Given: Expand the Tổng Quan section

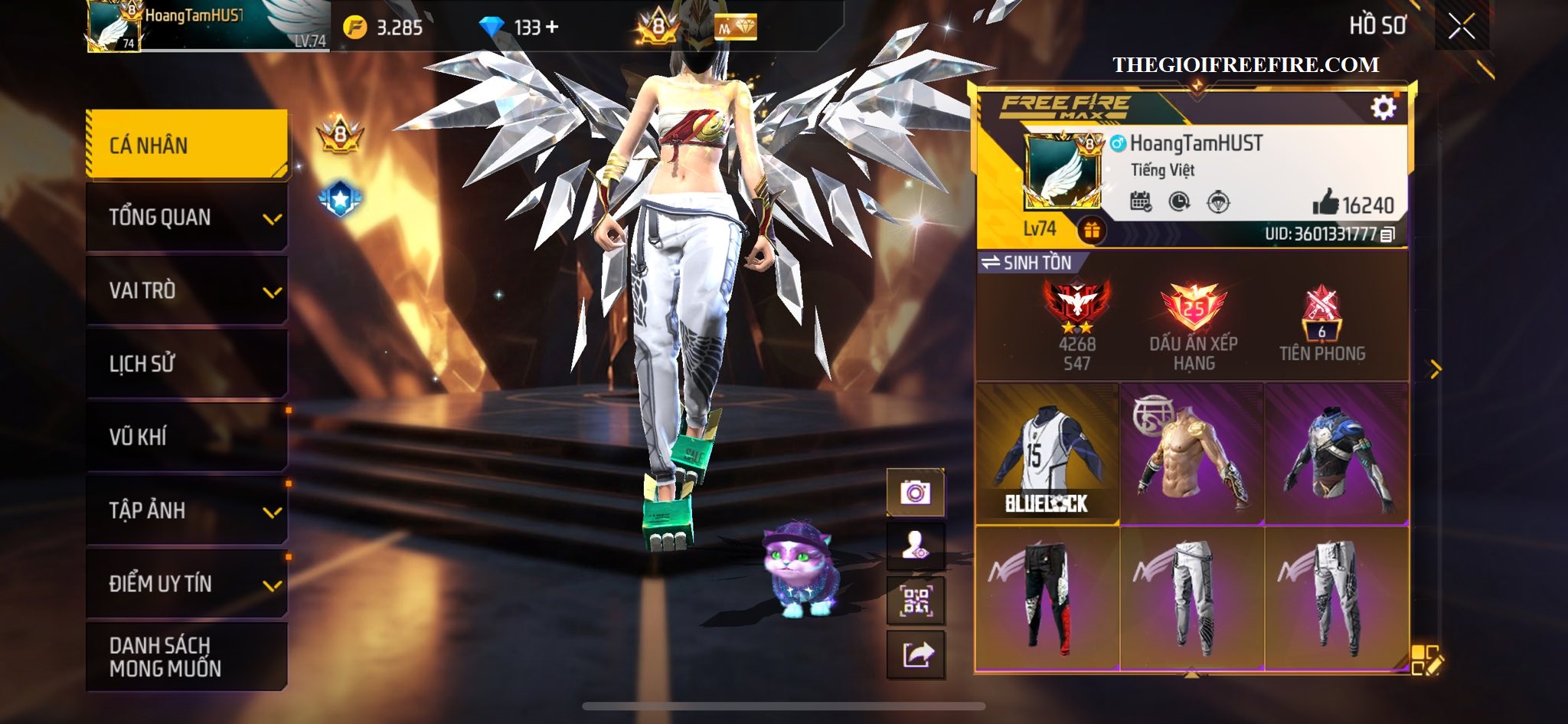Looking at the screenshot, I should [x=187, y=218].
